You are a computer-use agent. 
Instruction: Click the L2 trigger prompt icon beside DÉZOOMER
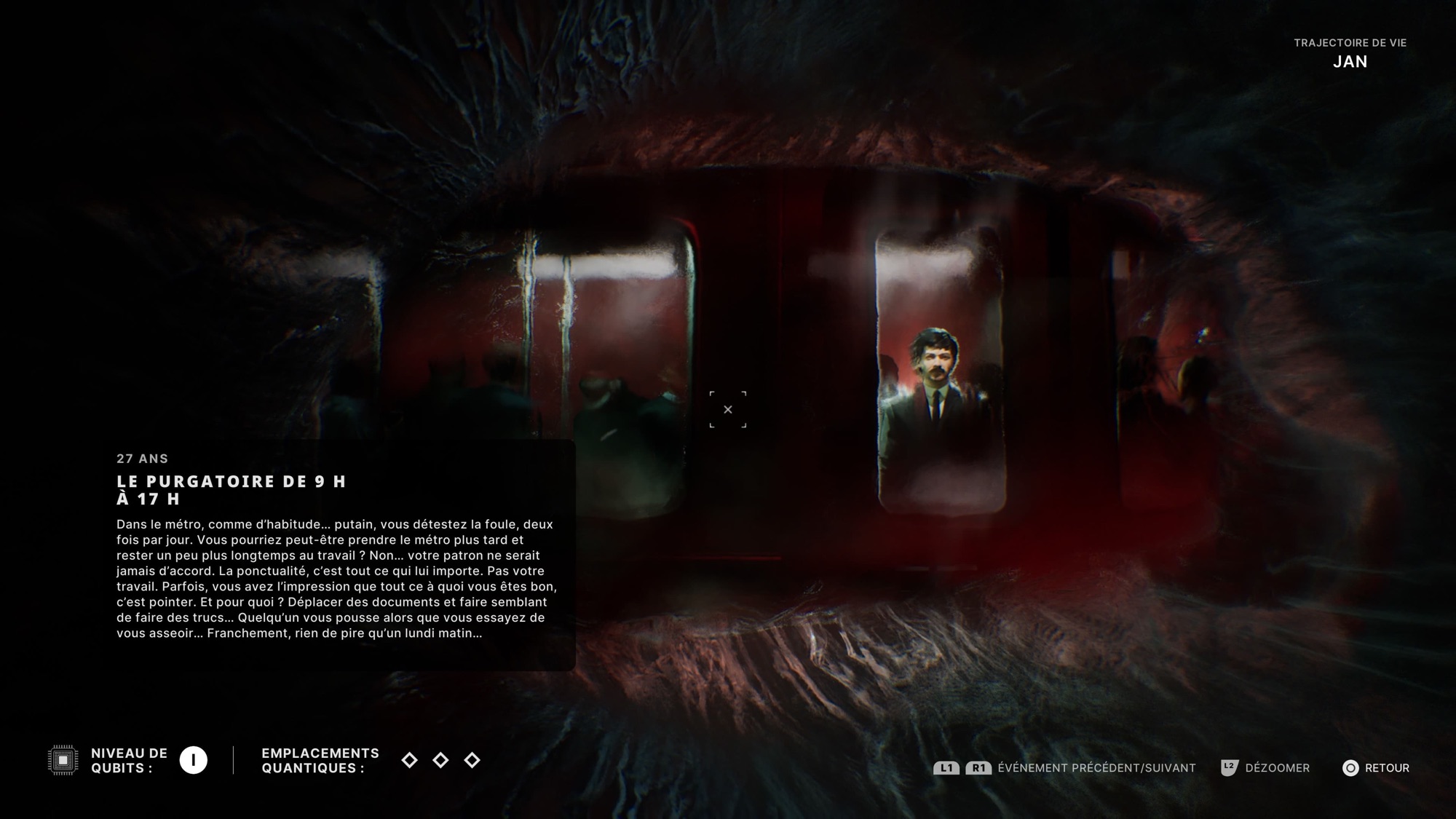[1228, 768]
